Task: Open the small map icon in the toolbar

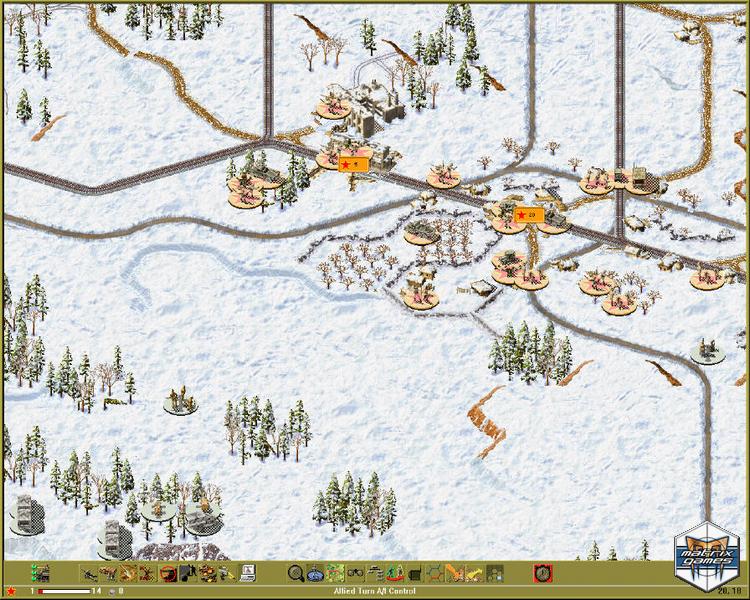Action: point(335,573)
